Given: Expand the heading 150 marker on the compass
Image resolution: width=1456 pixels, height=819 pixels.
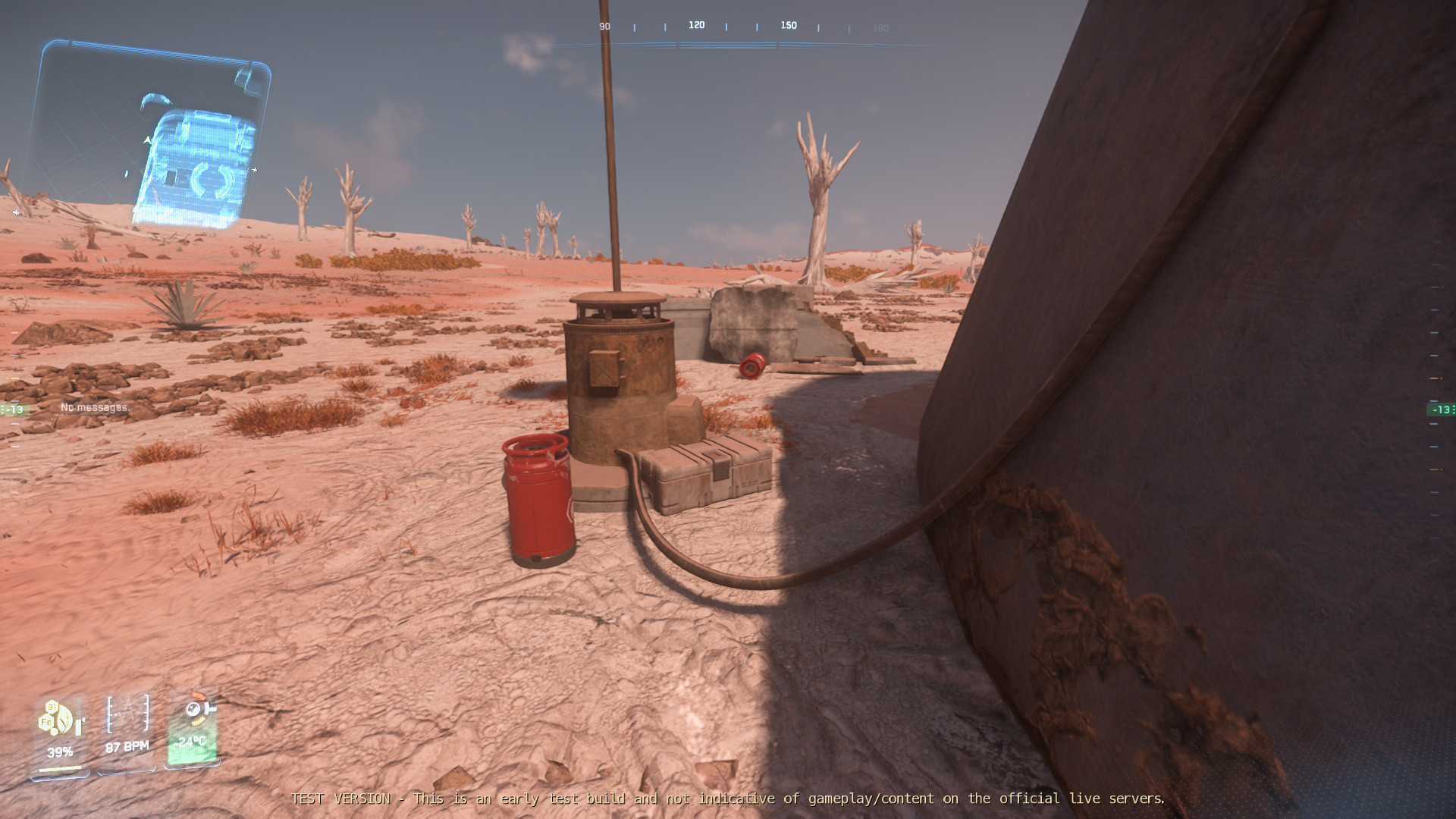Looking at the screenshot, I should 788,25.
